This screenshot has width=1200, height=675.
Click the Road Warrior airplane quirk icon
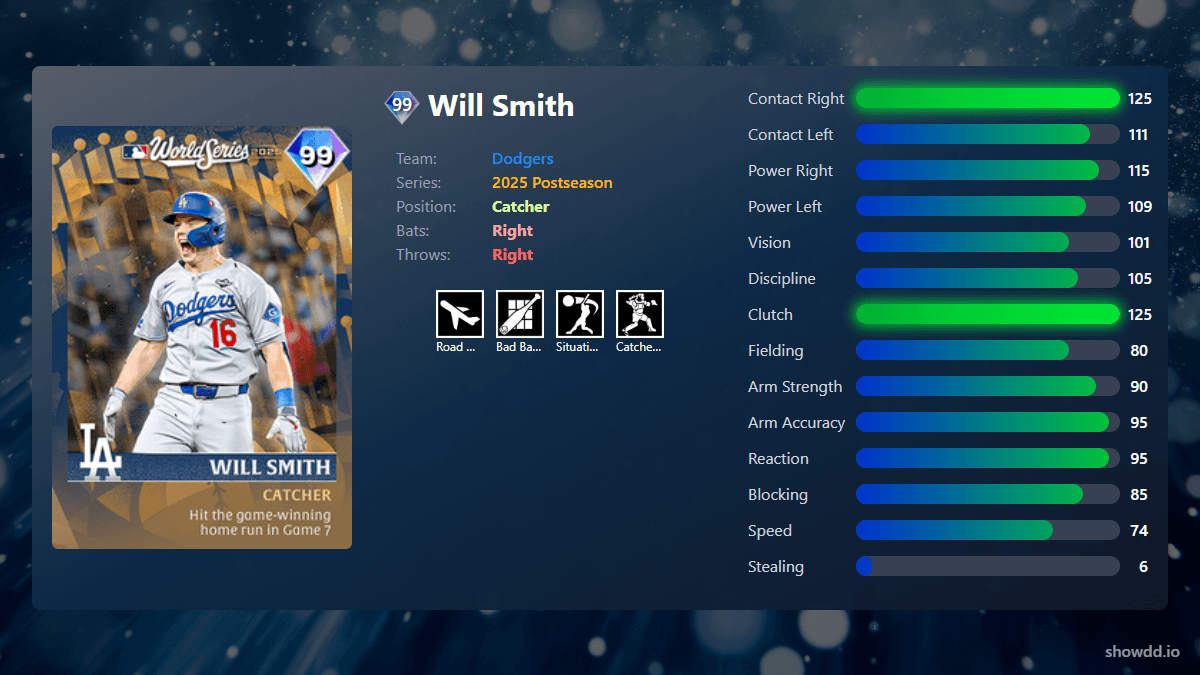pyautogui.click(x=460, y=314)
